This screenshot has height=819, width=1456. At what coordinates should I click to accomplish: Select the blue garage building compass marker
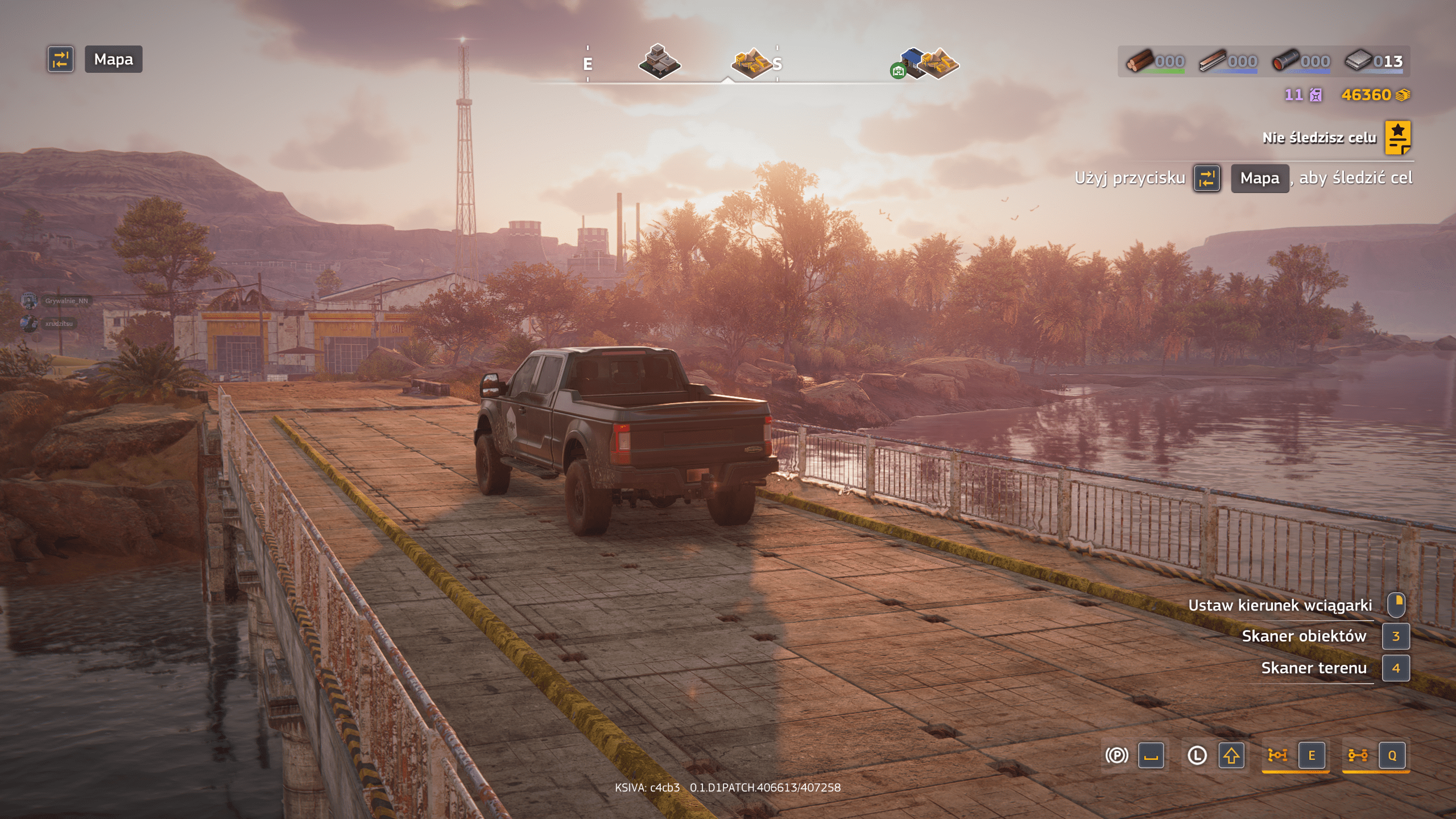912,61
